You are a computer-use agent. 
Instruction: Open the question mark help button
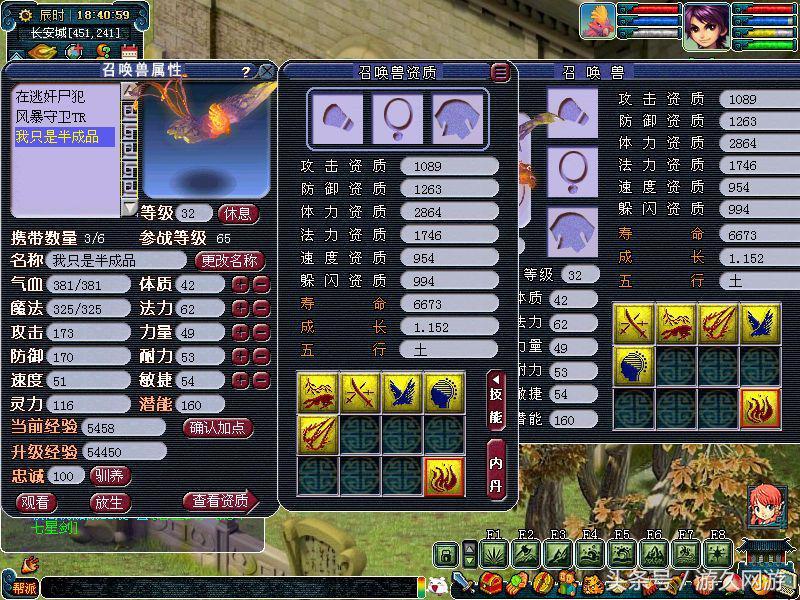246,72
